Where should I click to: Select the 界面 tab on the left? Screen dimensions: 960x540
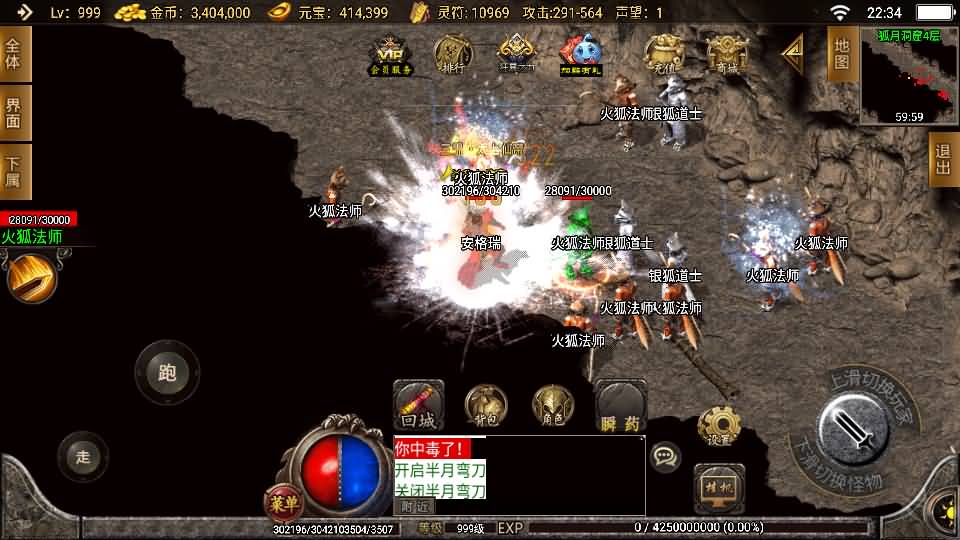[x=14, y=112]
